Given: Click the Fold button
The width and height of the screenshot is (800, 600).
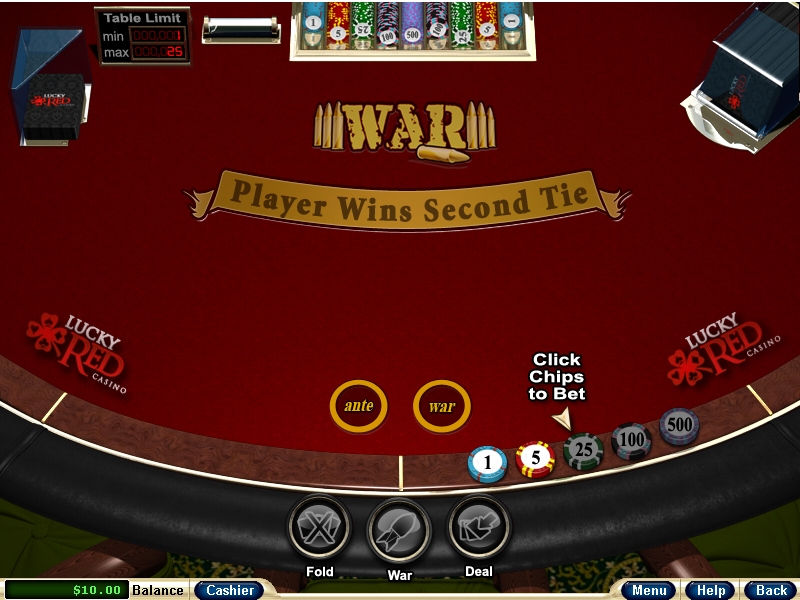Looking at the screenshot, I should point(318,527).
